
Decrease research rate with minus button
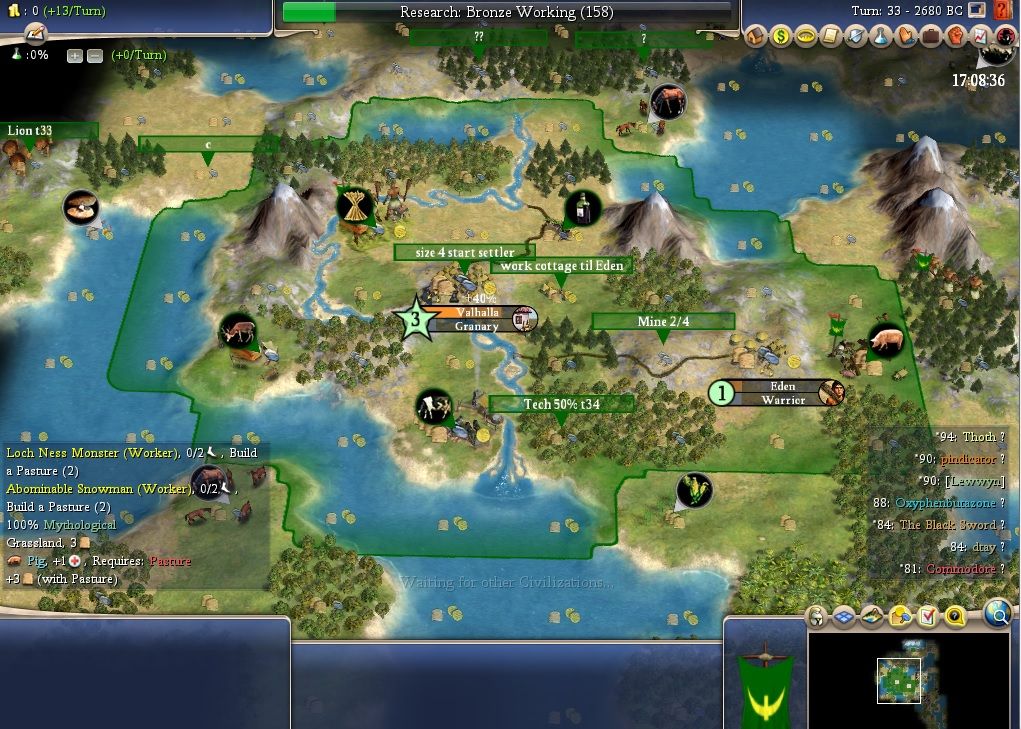point(94,56)
